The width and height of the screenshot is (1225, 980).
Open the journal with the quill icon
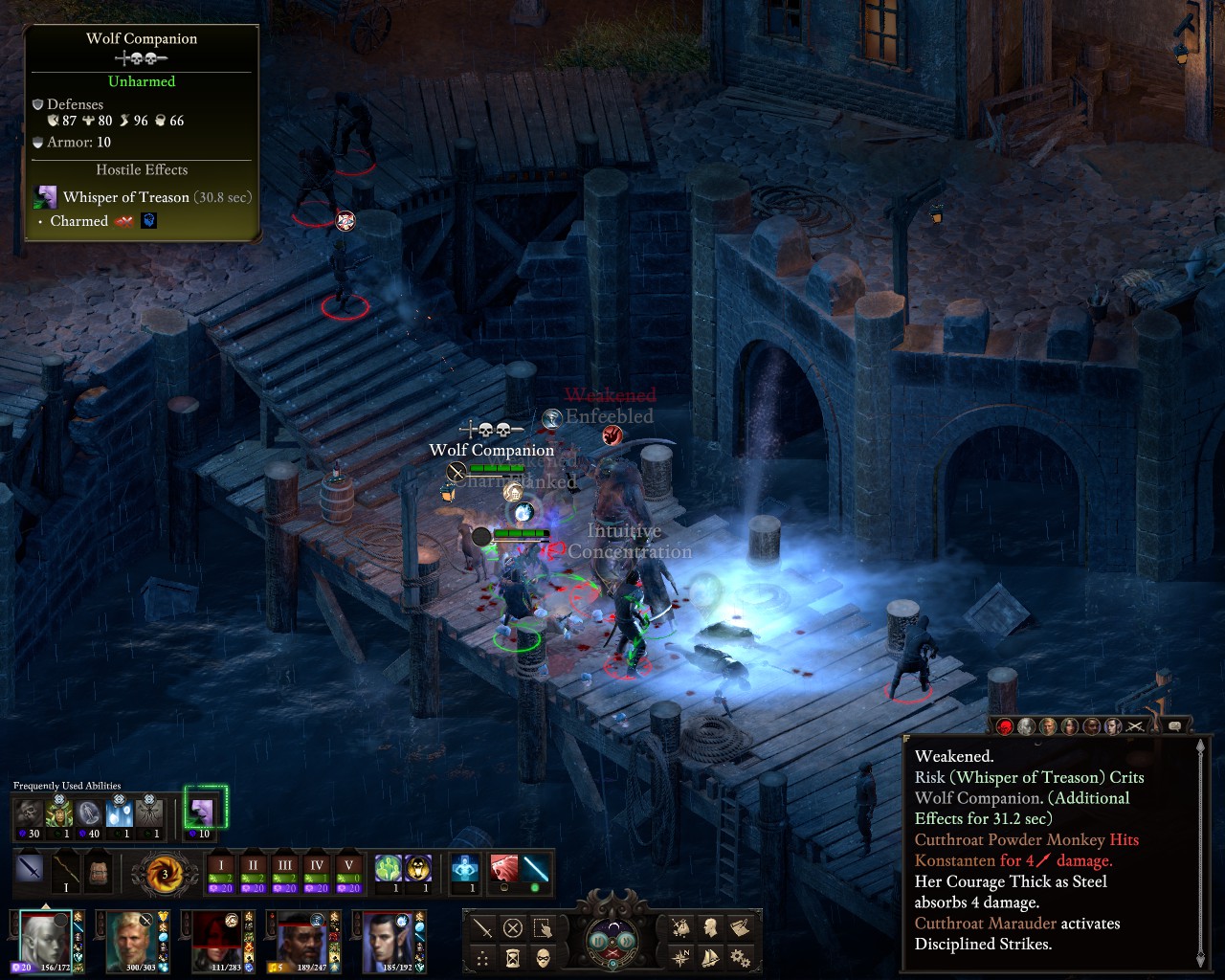tap(739, 927)
